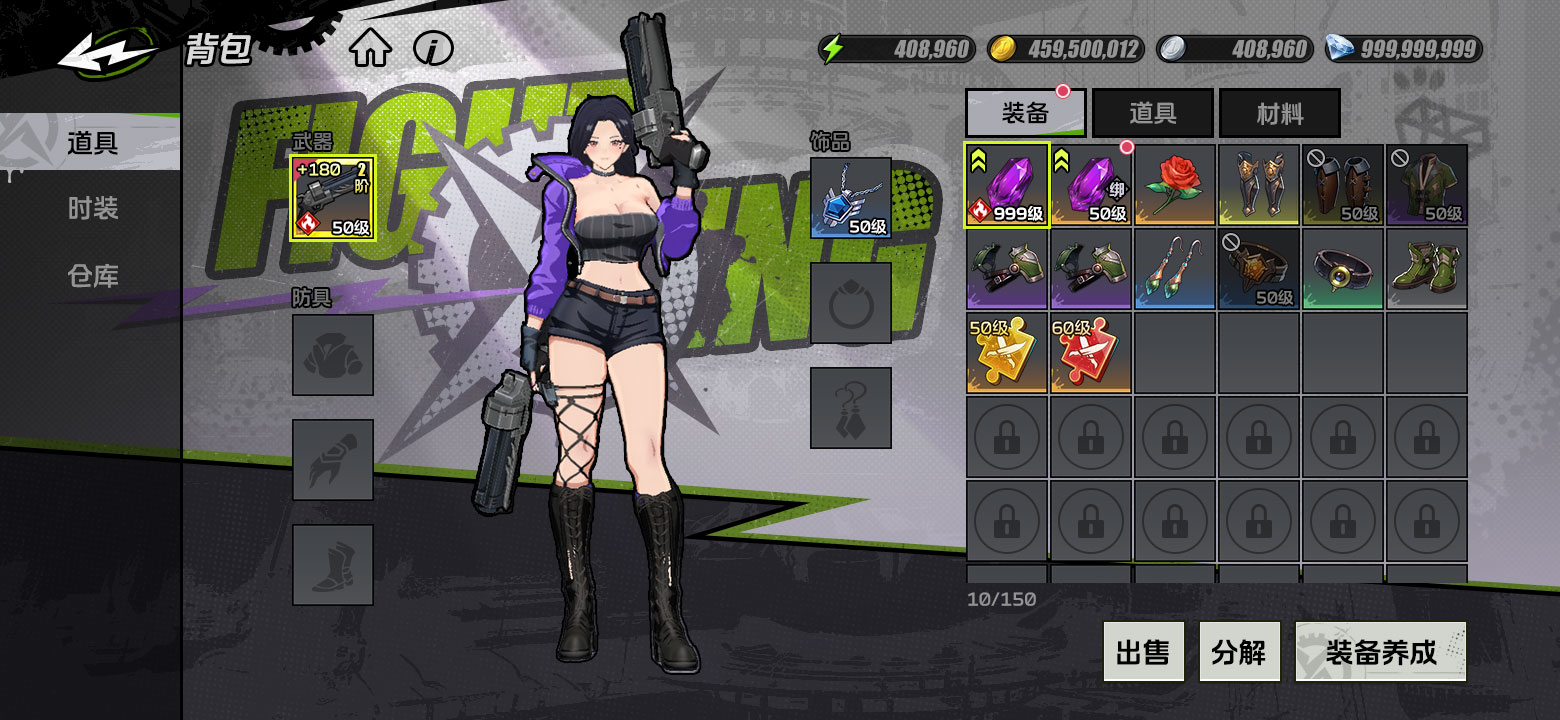Viewport: 1560px width, 720px height.
Task: Select the equipped gun weapon slot
Action: click(332, 197)
